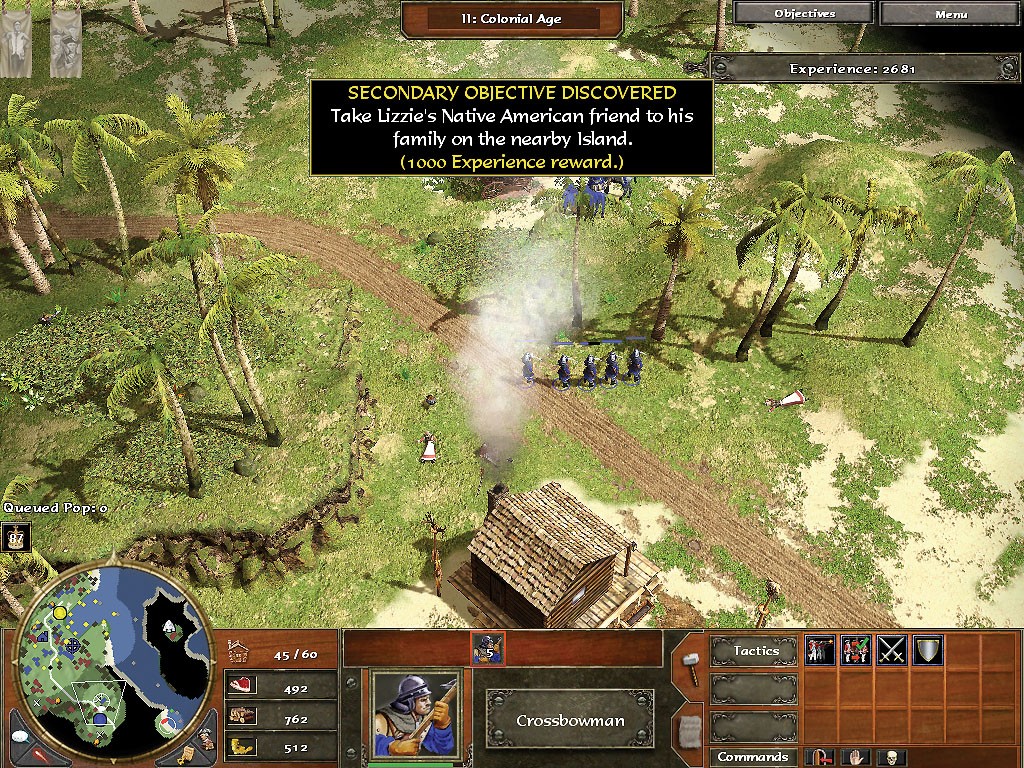Open the game Menu
Viewport: 1024px width, 768px height.
point(951,14)
